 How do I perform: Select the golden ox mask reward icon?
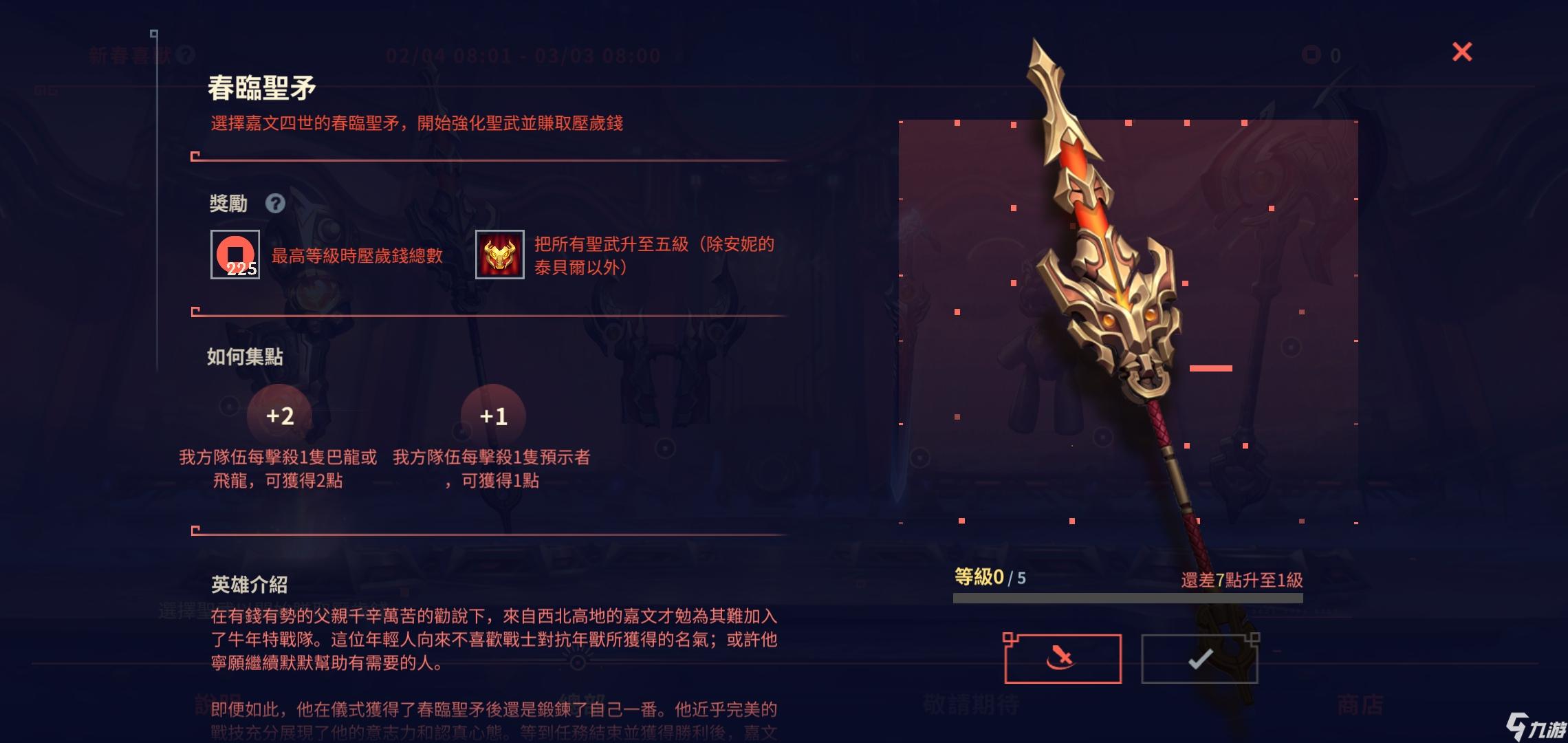[500, 255]
